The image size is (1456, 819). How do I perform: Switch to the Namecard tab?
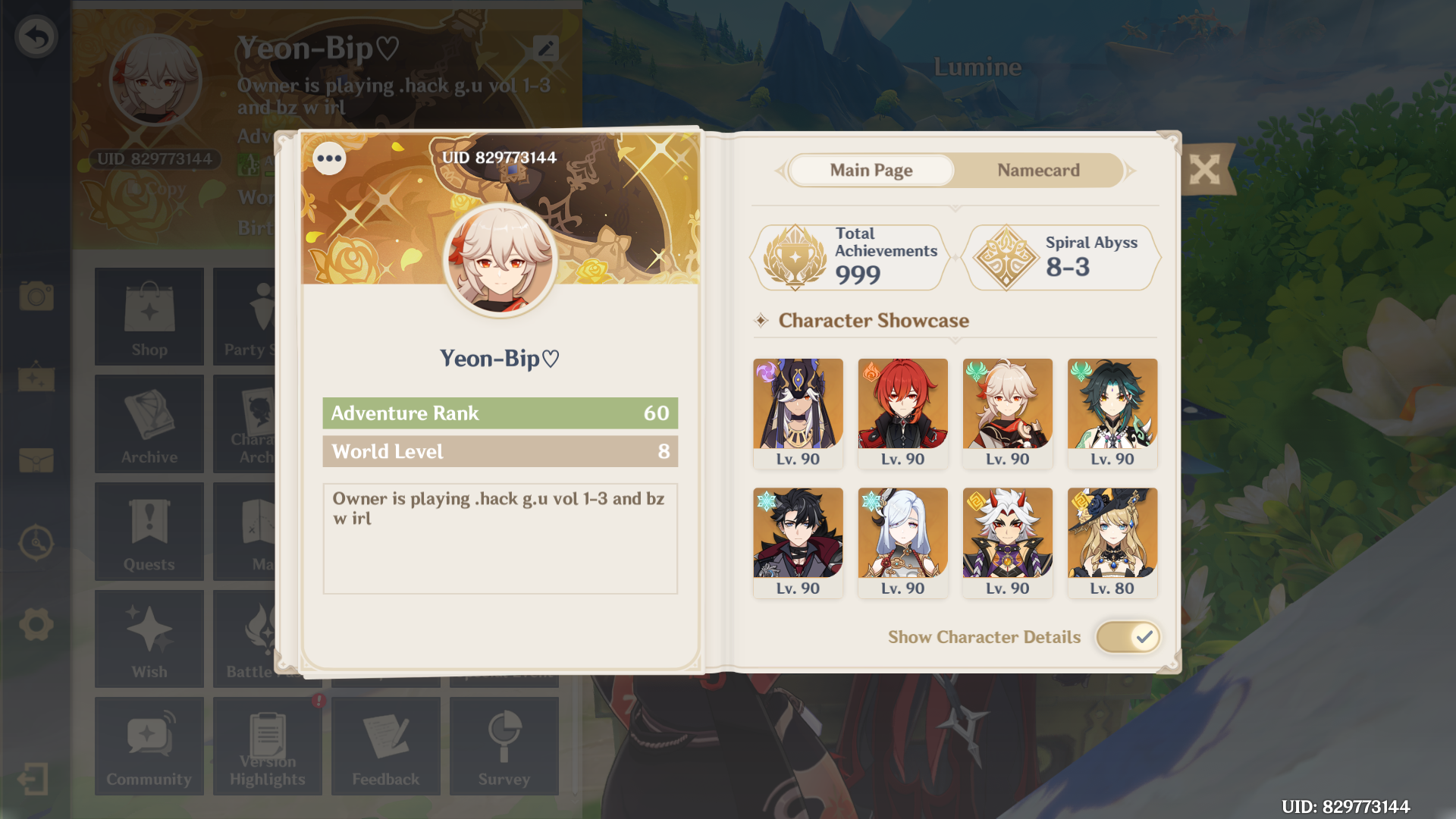pos(1038,170)
